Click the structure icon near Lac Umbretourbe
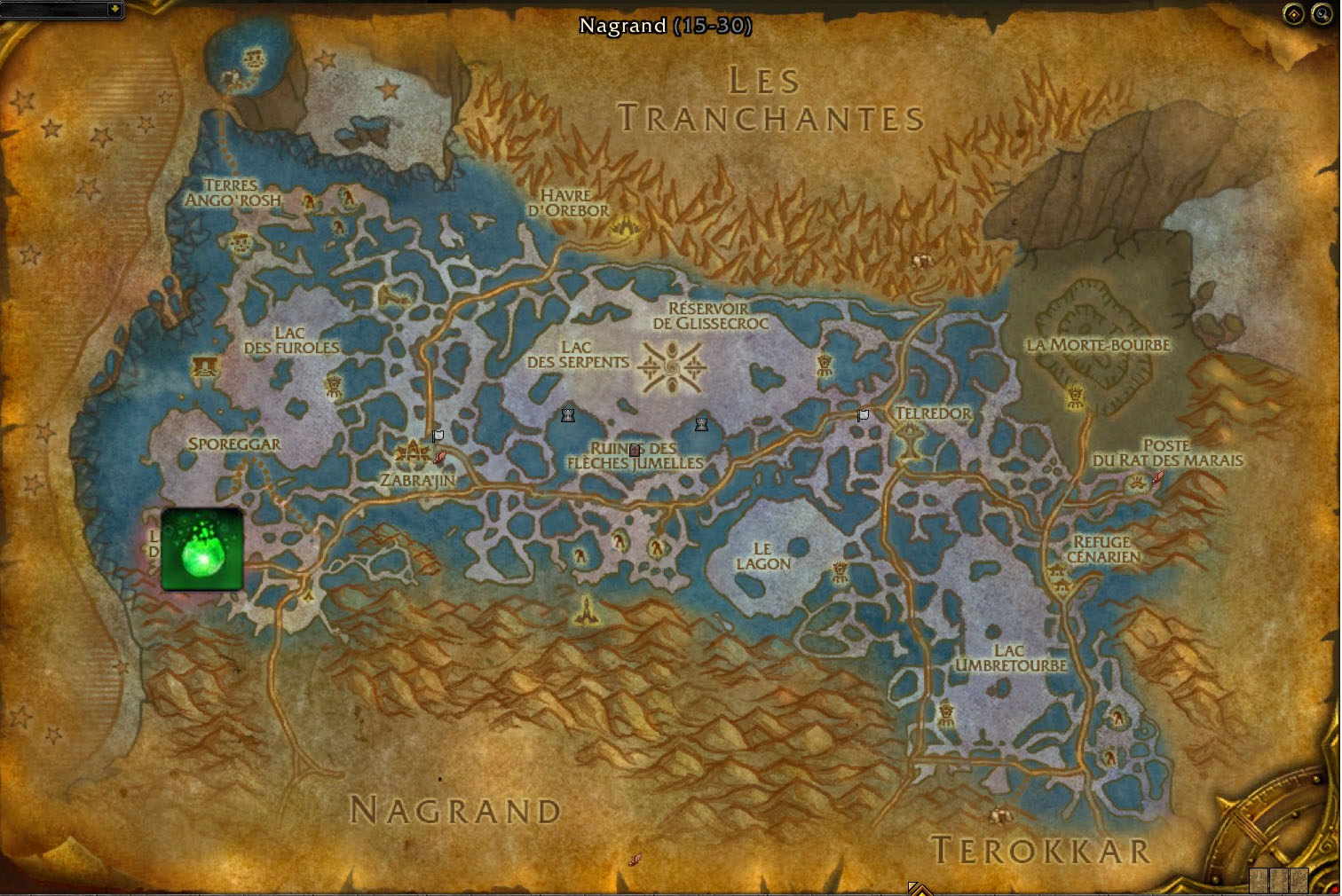 pos(945,711)
